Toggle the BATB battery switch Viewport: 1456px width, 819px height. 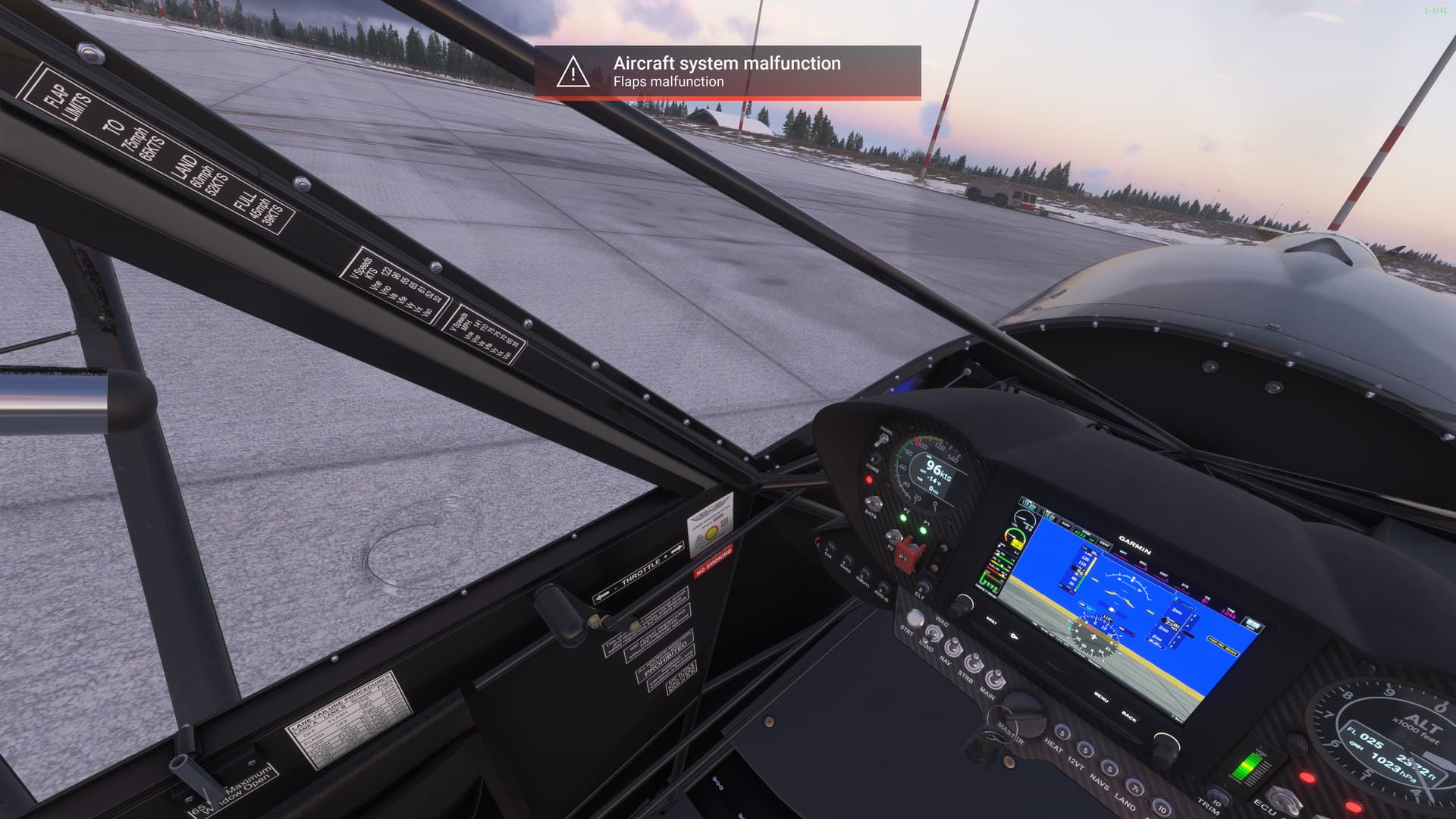coord(874,502)
